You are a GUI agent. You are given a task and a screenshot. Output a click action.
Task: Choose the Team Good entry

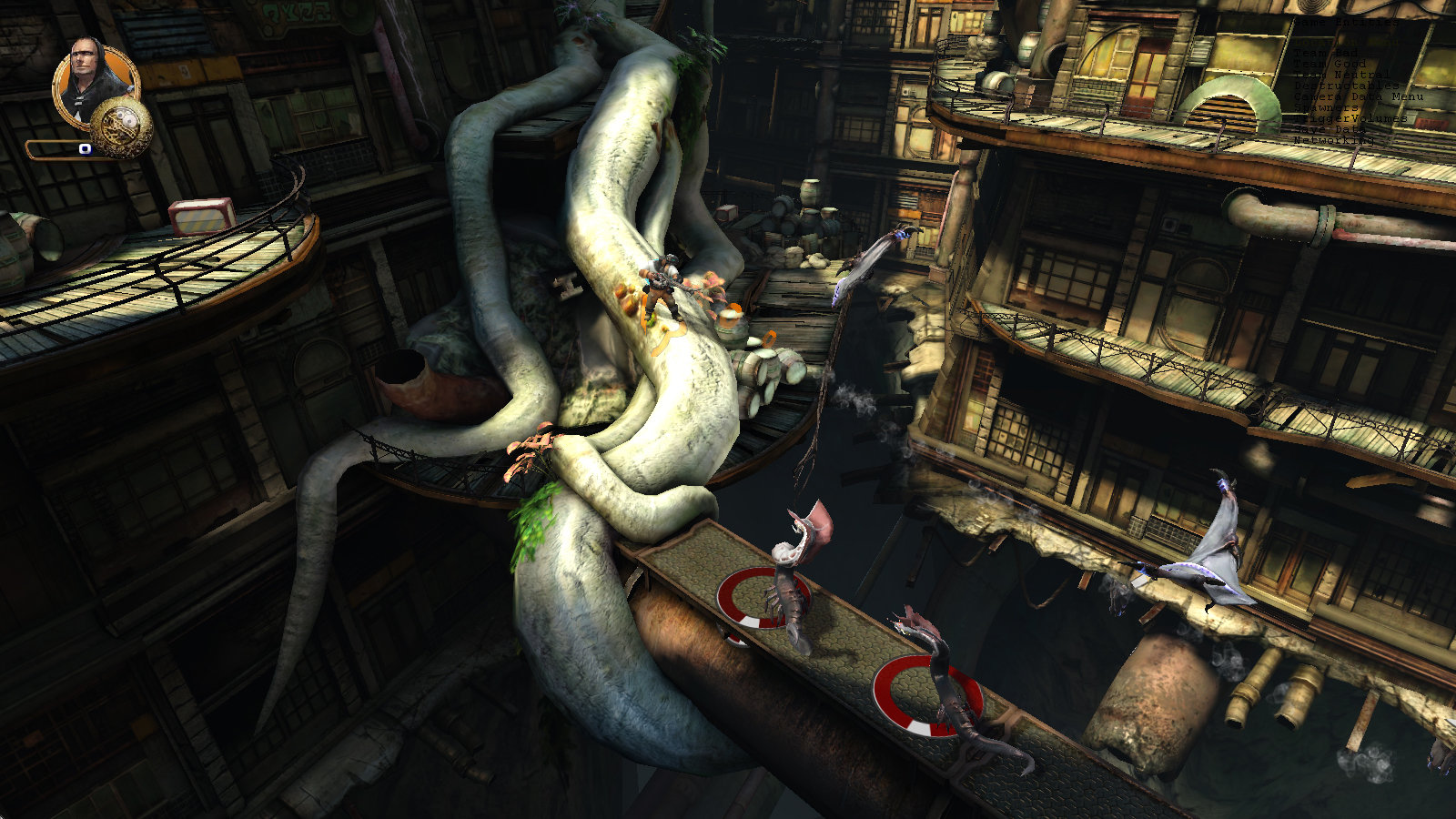click(1330, 64)
